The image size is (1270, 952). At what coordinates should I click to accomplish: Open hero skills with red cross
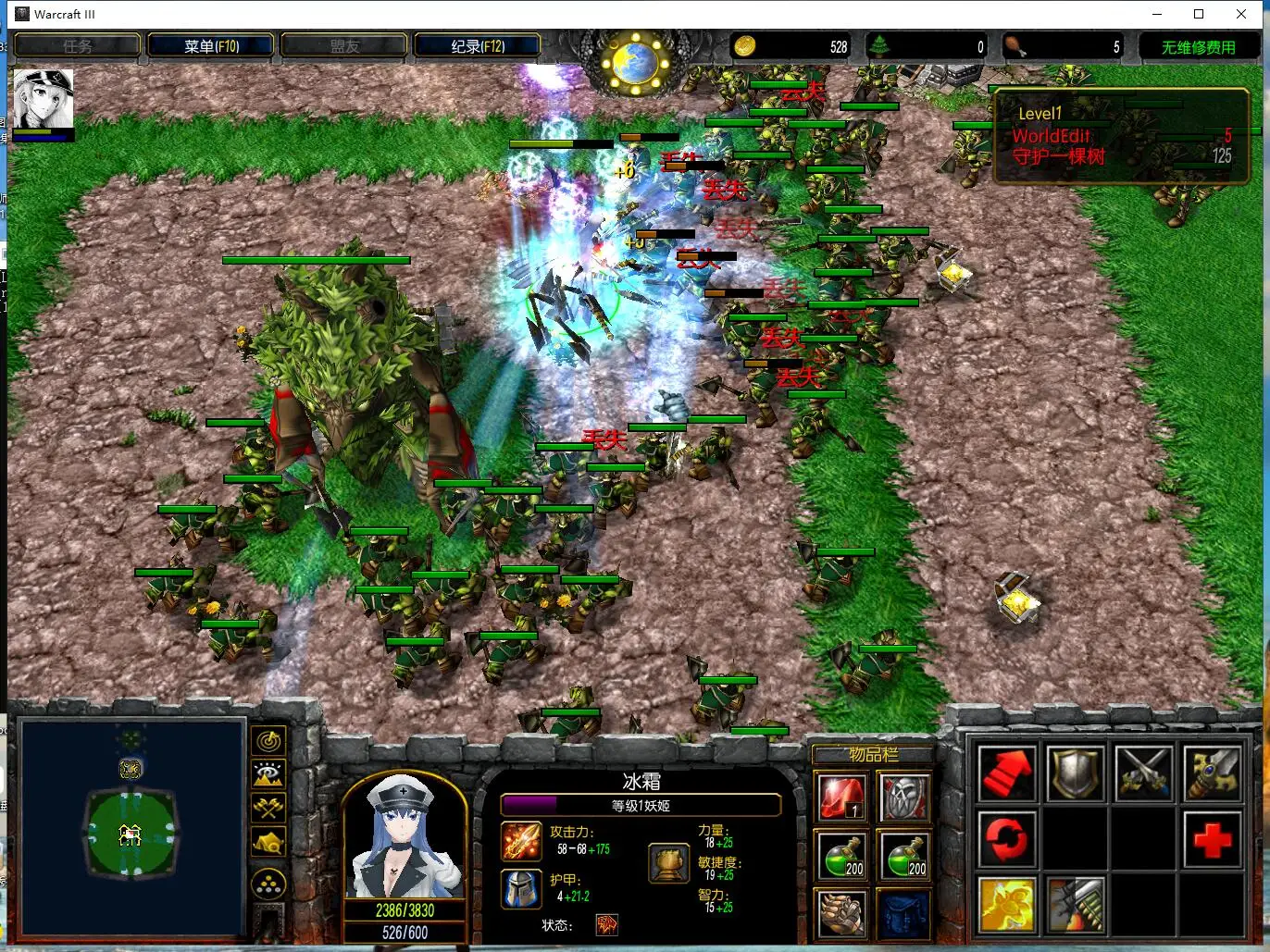point(1213,839)
